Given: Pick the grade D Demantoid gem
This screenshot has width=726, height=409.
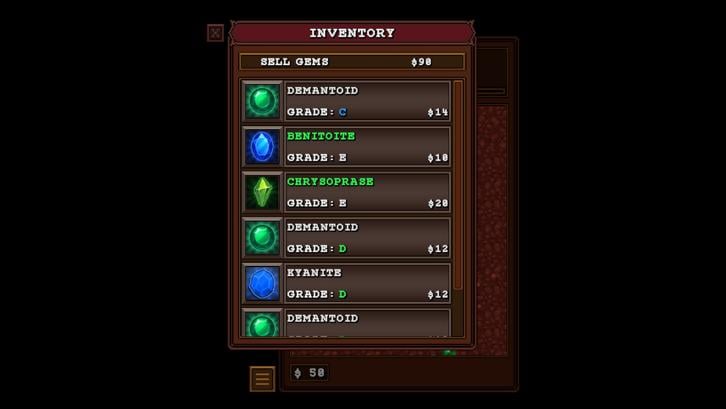Looking at the screenshot, I should (346, 238).
